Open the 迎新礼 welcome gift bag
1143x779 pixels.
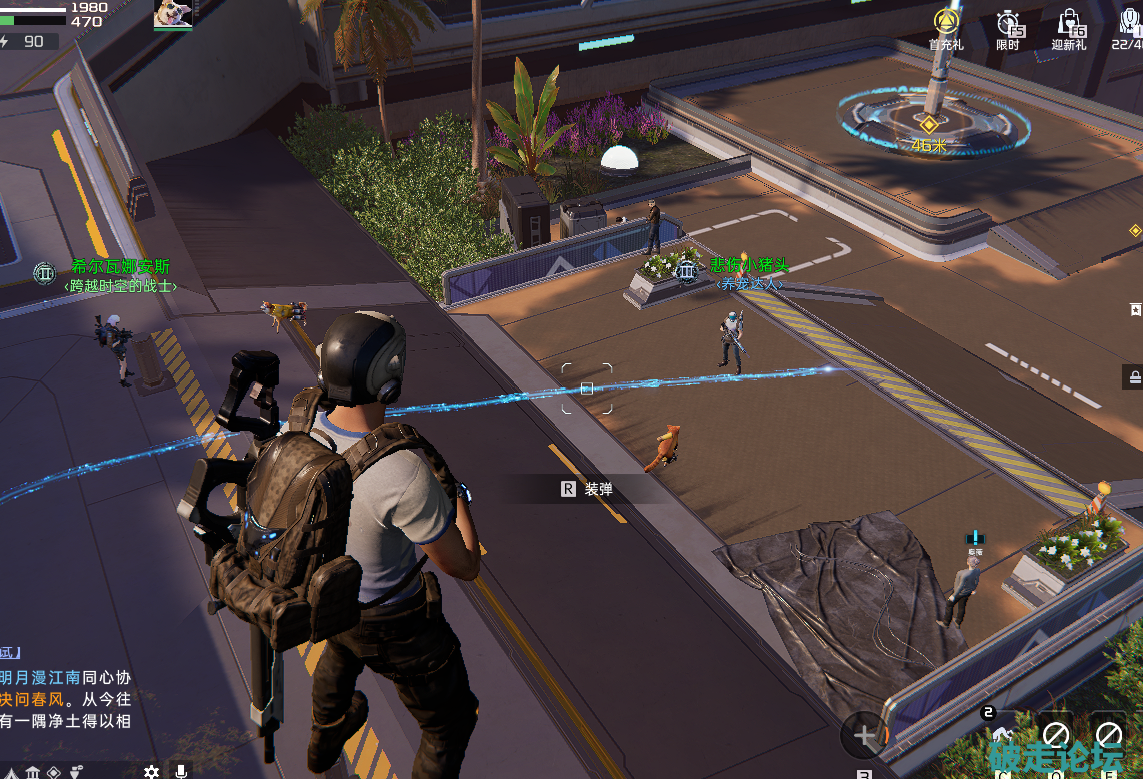(x=1068, y=26)
